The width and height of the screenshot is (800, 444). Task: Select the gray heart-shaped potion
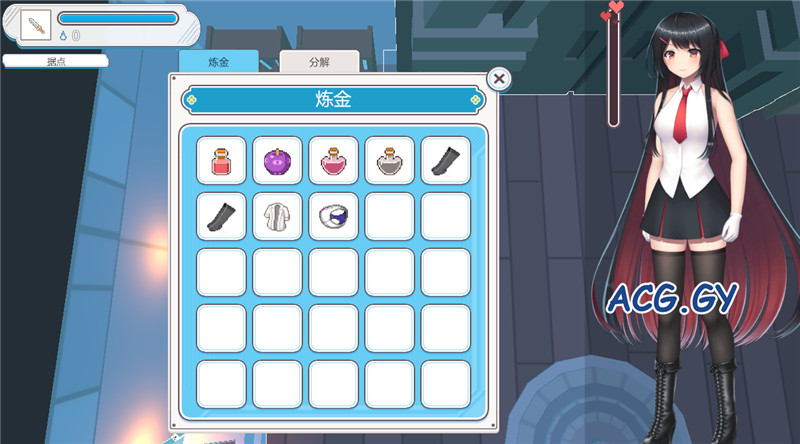coord(389,160)
